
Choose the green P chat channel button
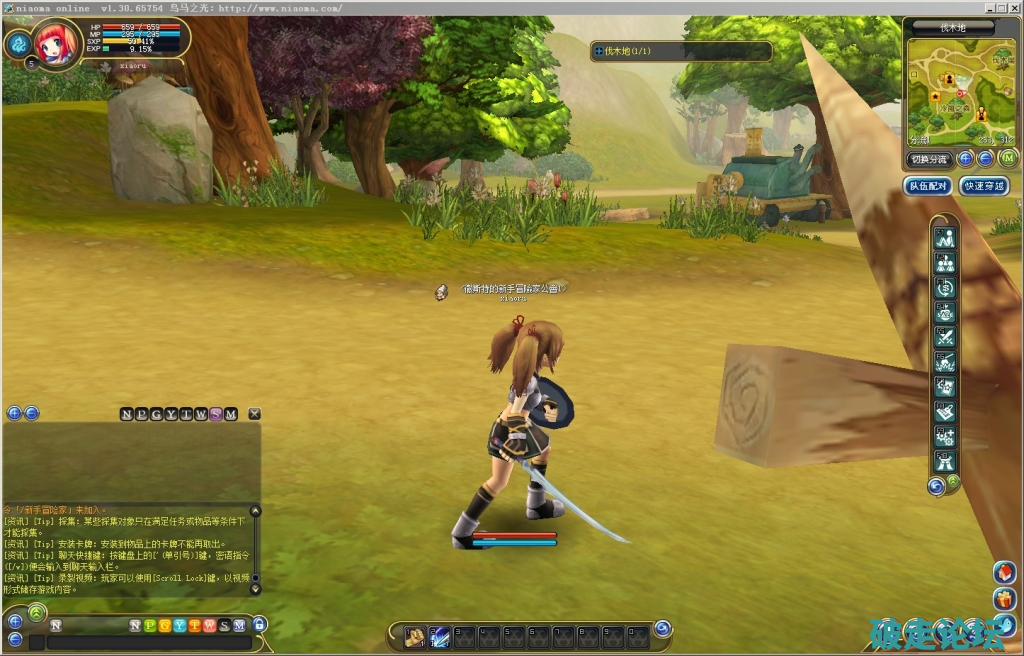click(x=150, y=626)
